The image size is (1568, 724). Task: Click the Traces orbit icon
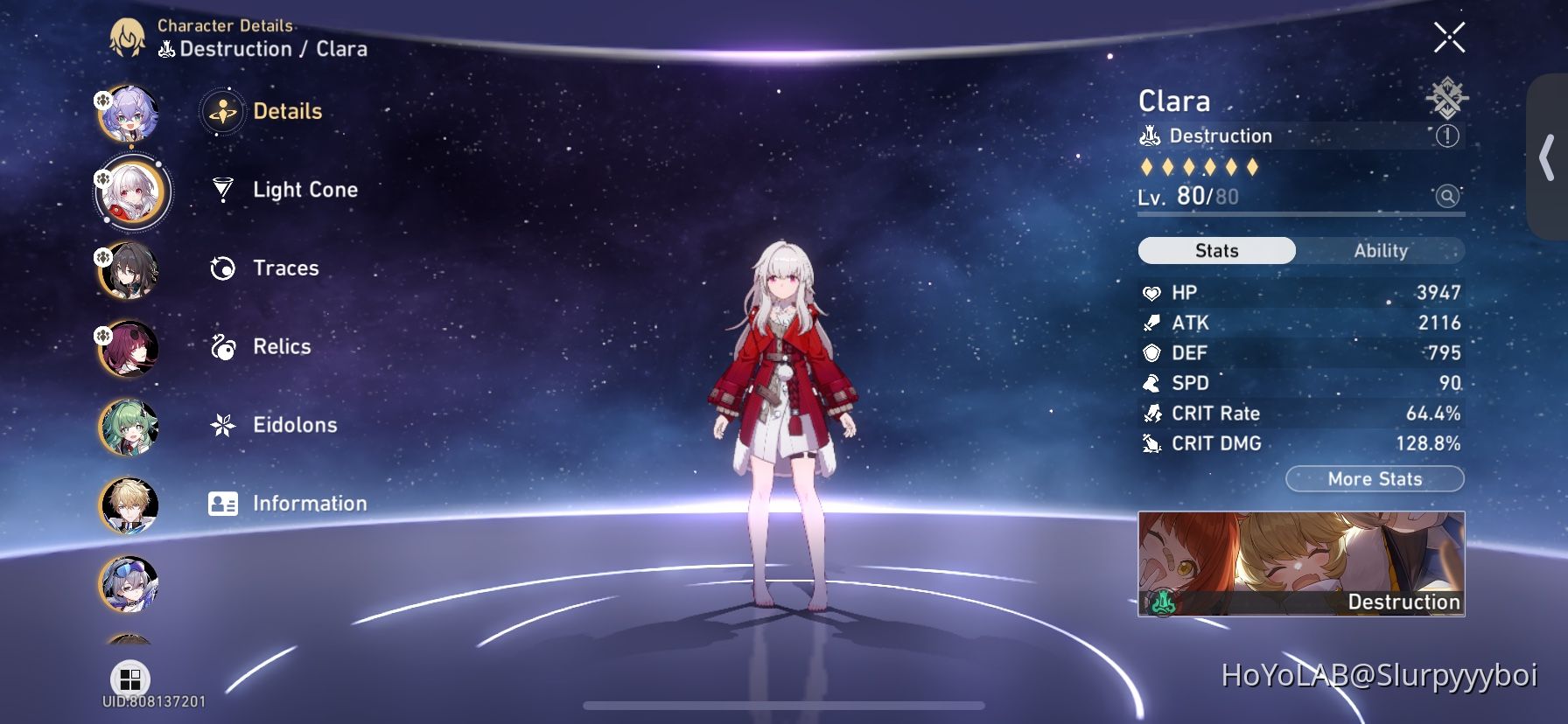point(224,268)
